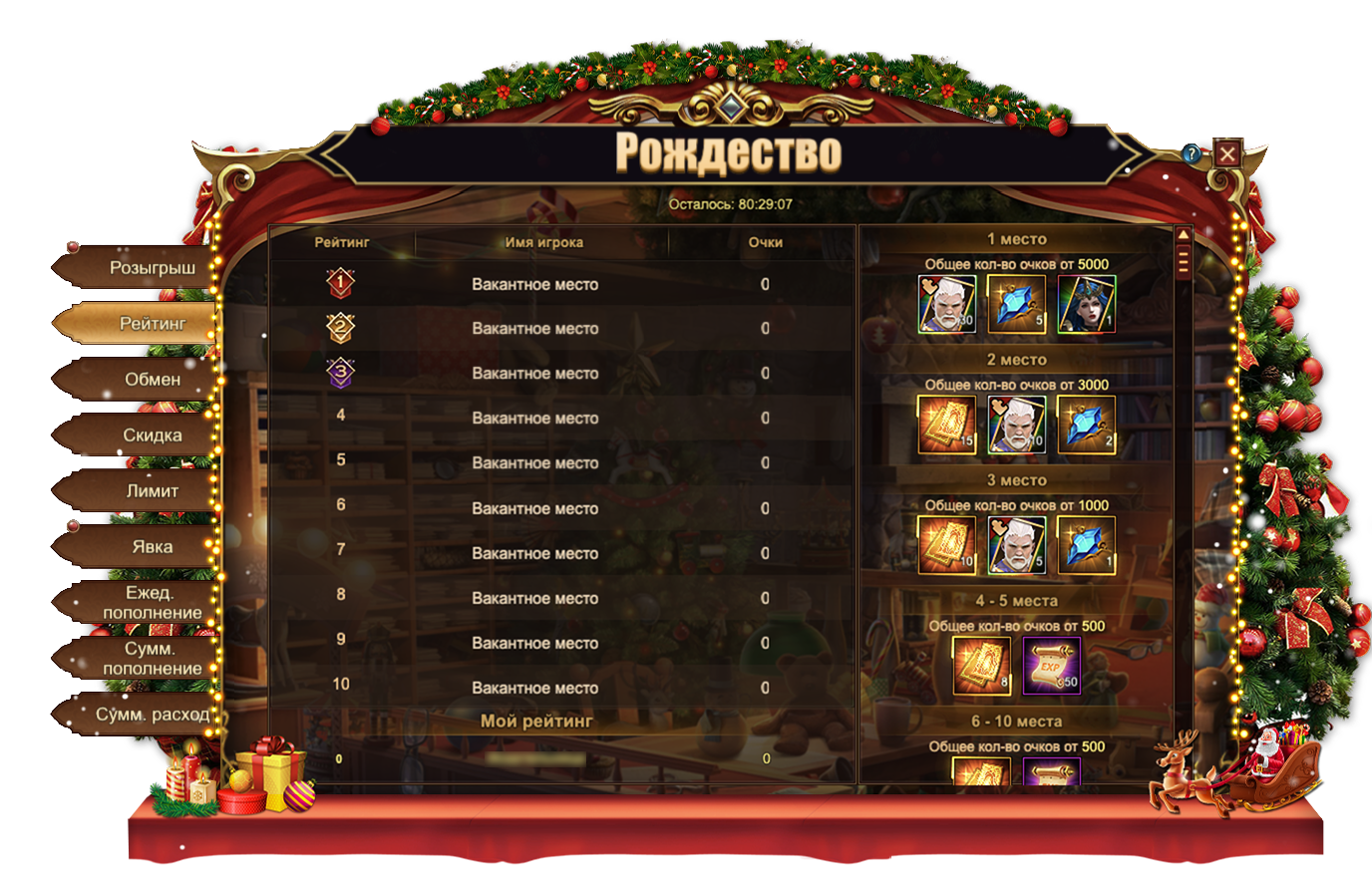Go to the Скидка tab
The width and height of the screenshot is (1372, 872).
point(152,436)
